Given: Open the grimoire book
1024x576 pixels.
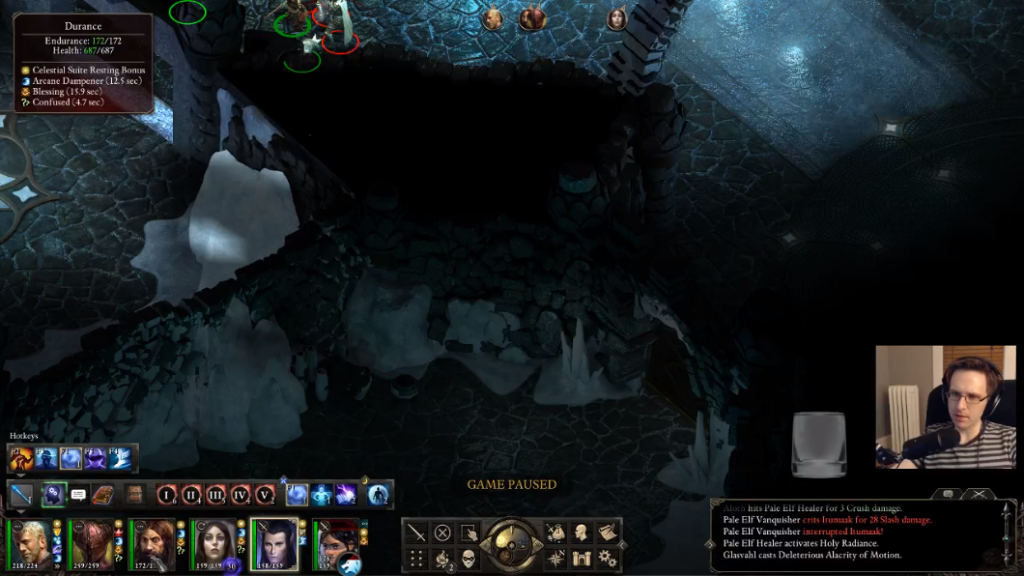Looking at the screenshot, I should point(103,494).
